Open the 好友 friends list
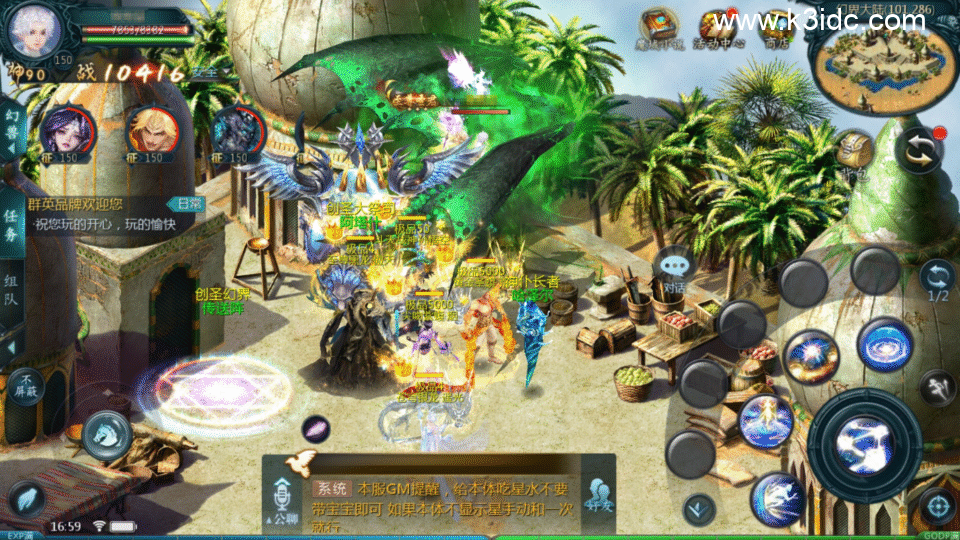This screenshot has width=960, height=540. click(x=600, y=497)
